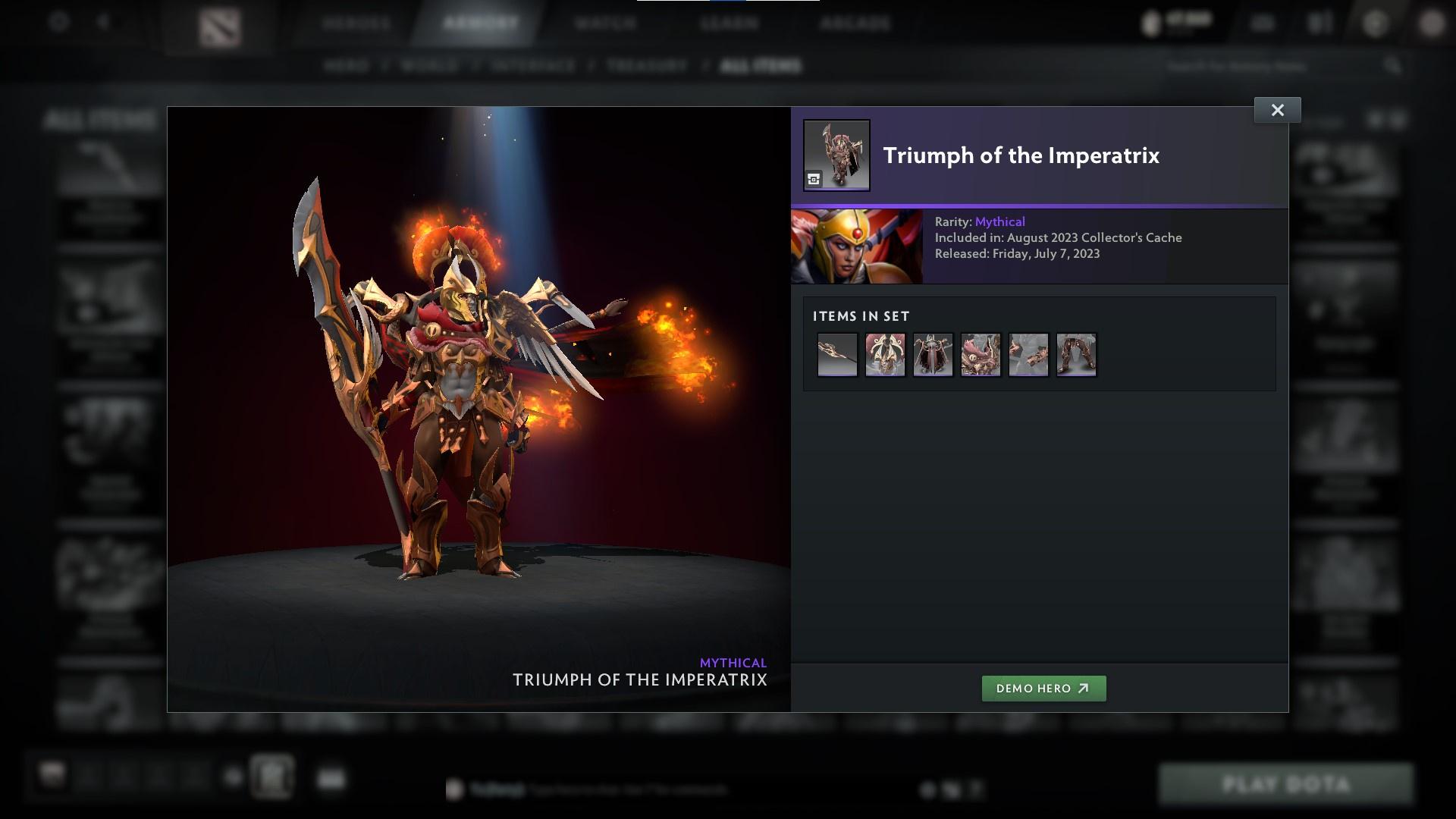Select the weapon icon in Items In Set
Viewport: 1456px width, 819px height.
coord(837,354)
